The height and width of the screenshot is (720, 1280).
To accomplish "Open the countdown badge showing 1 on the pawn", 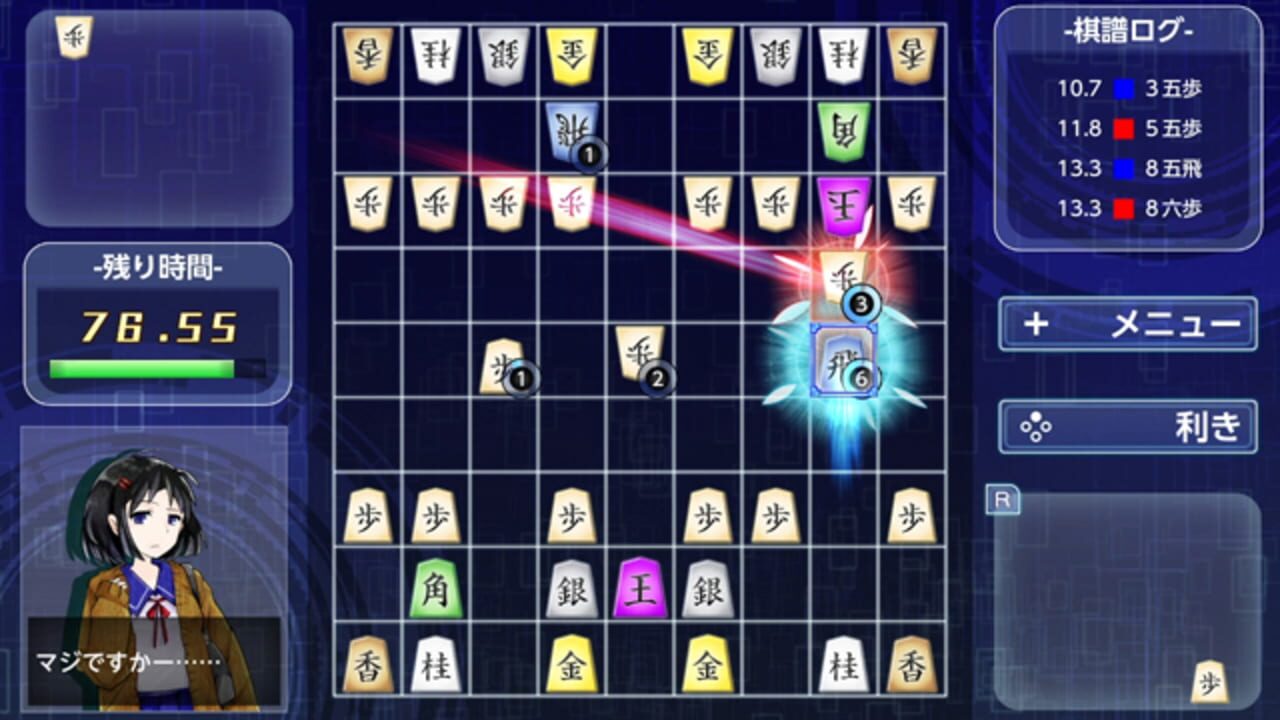I will pyautogui.click(x=522, y=376).
